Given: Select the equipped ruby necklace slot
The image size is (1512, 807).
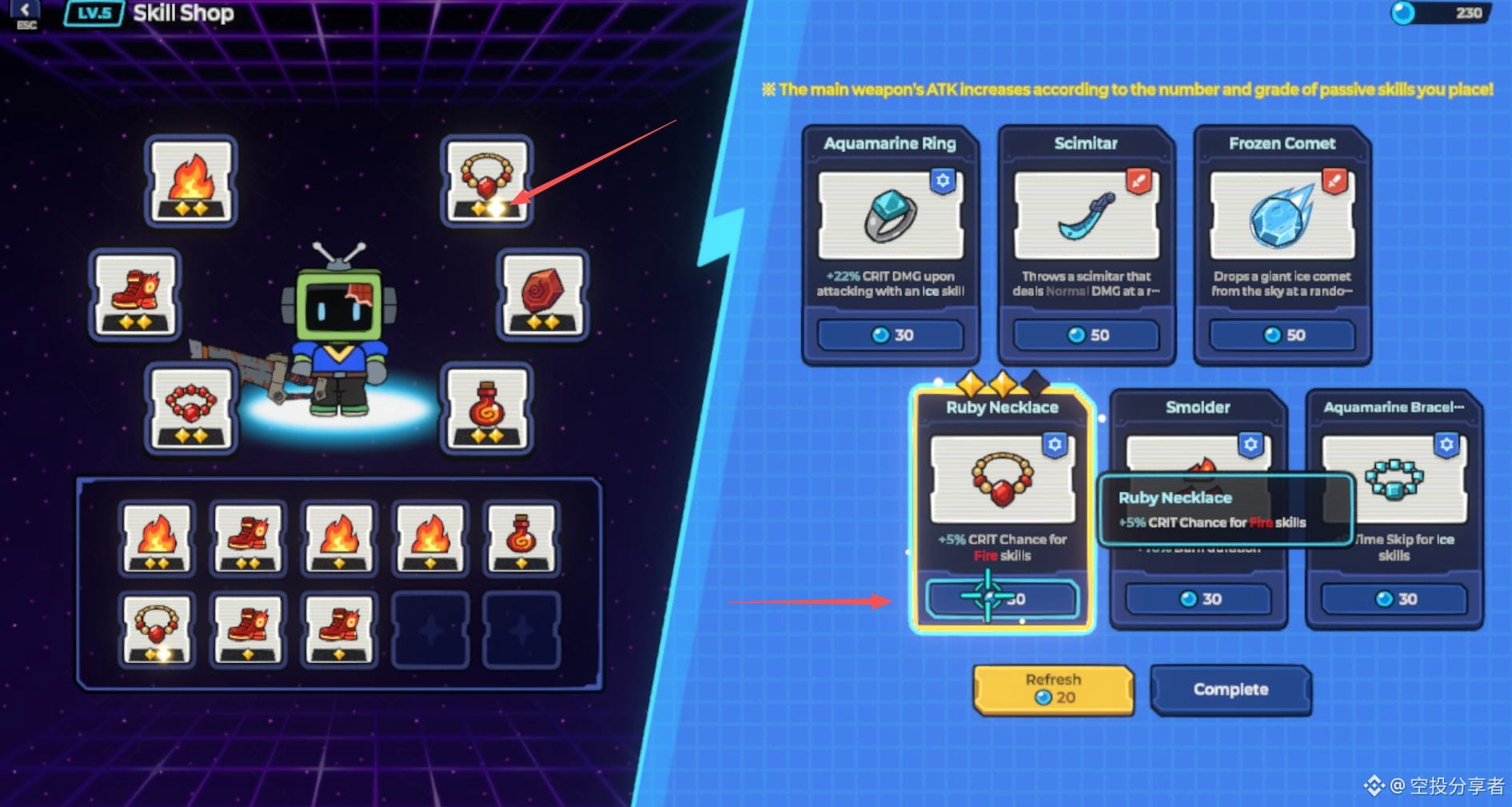Looking at the screenshot, I should (487, 182).
